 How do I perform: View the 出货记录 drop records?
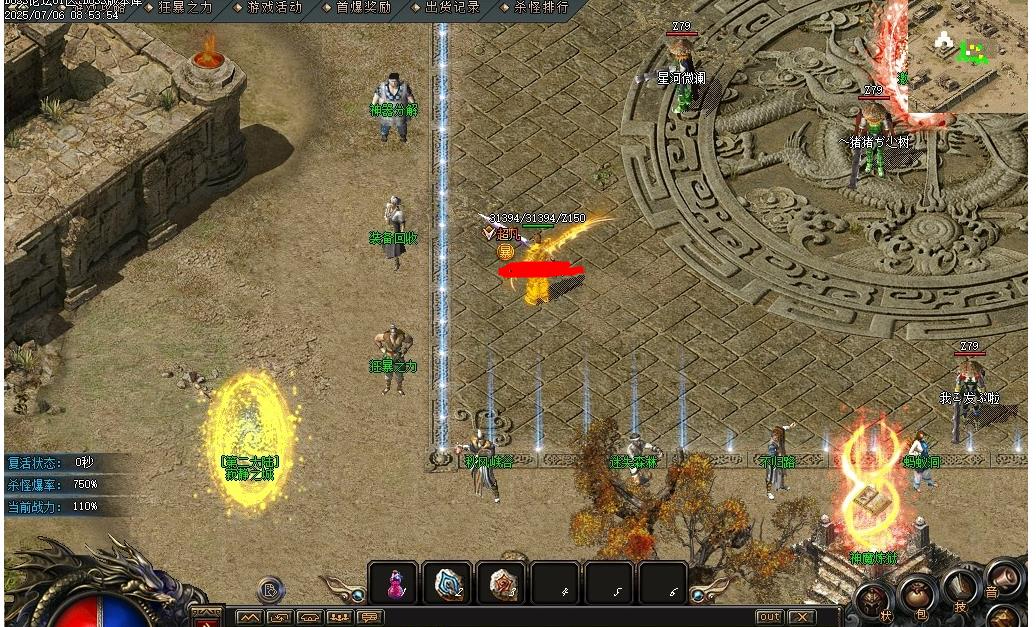pos(451,7)
